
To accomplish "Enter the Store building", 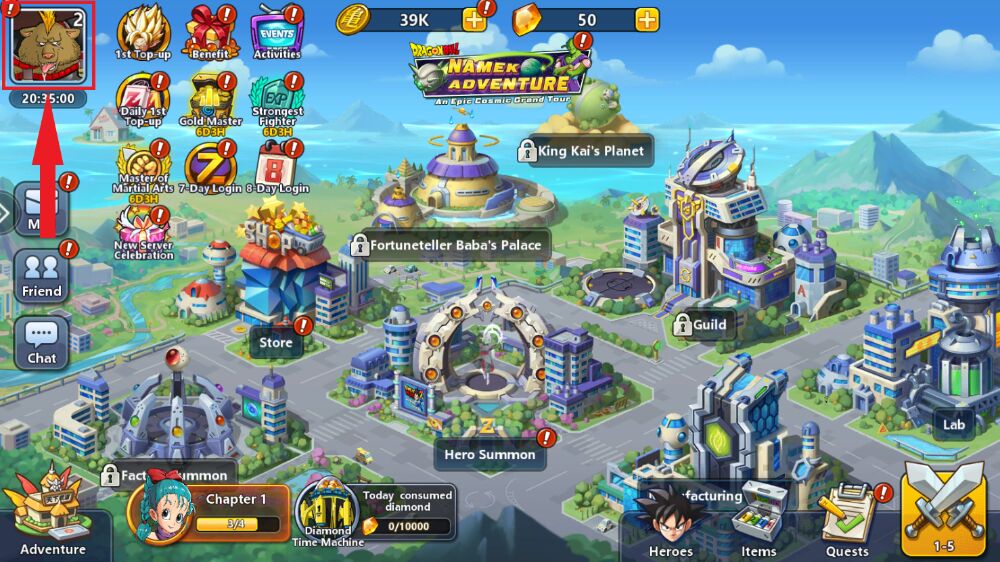I will 276,343.
